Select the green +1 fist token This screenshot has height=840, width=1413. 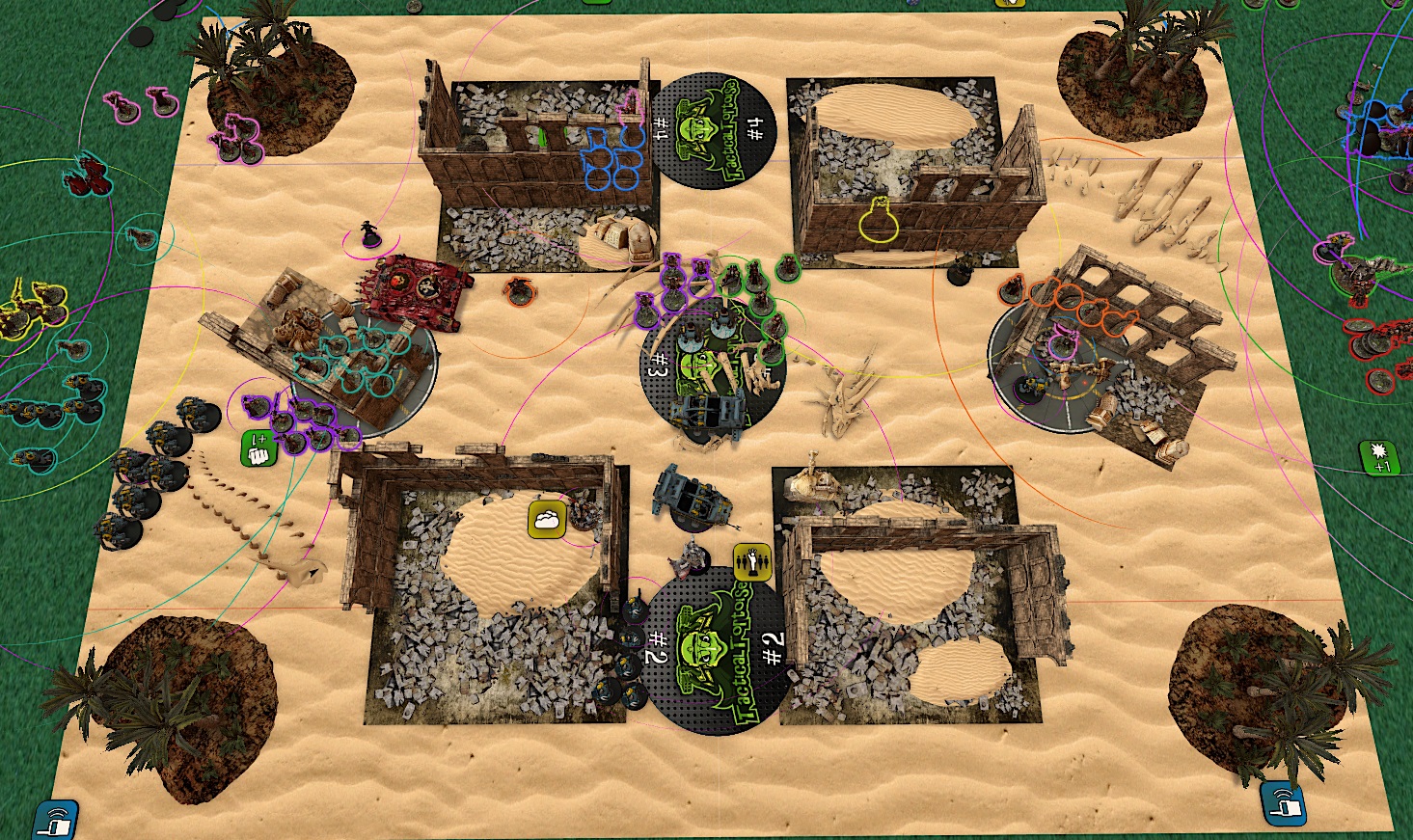258,448
